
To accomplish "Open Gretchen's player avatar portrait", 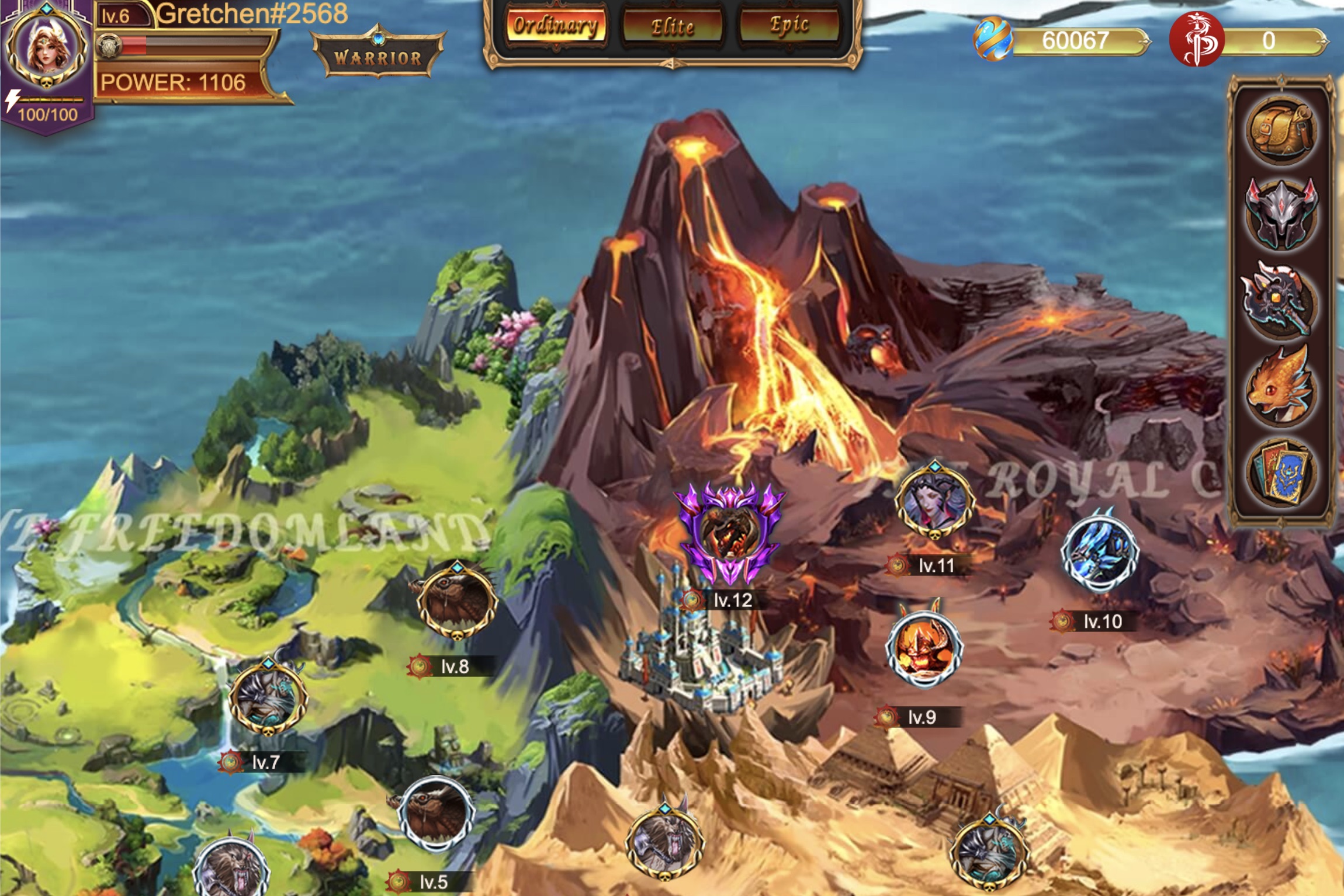I will coord(47,48).
